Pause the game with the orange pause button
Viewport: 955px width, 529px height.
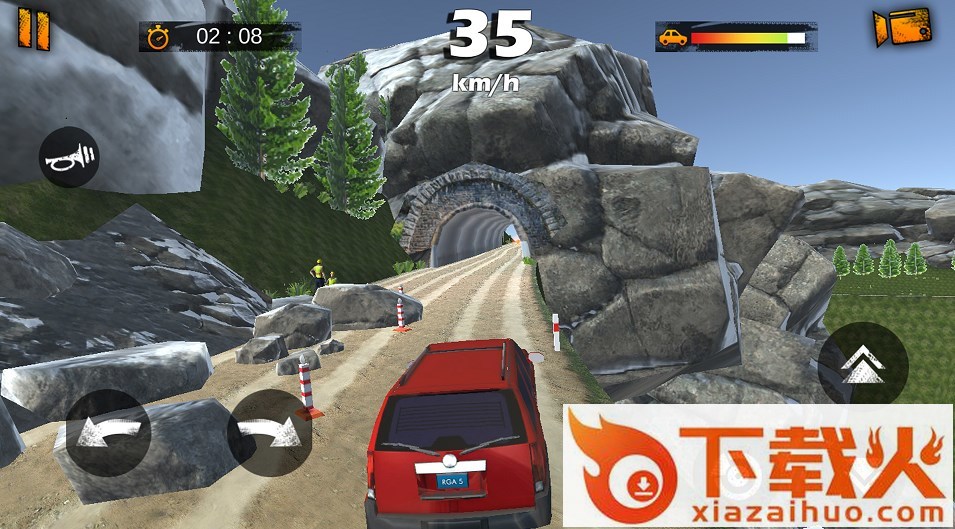click(x=33, y=28)
